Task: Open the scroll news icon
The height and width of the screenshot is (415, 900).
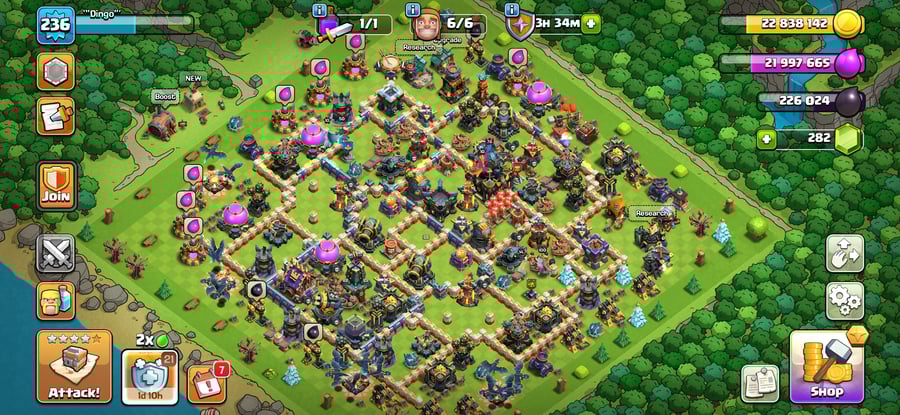Action: [x=56, y=115]
